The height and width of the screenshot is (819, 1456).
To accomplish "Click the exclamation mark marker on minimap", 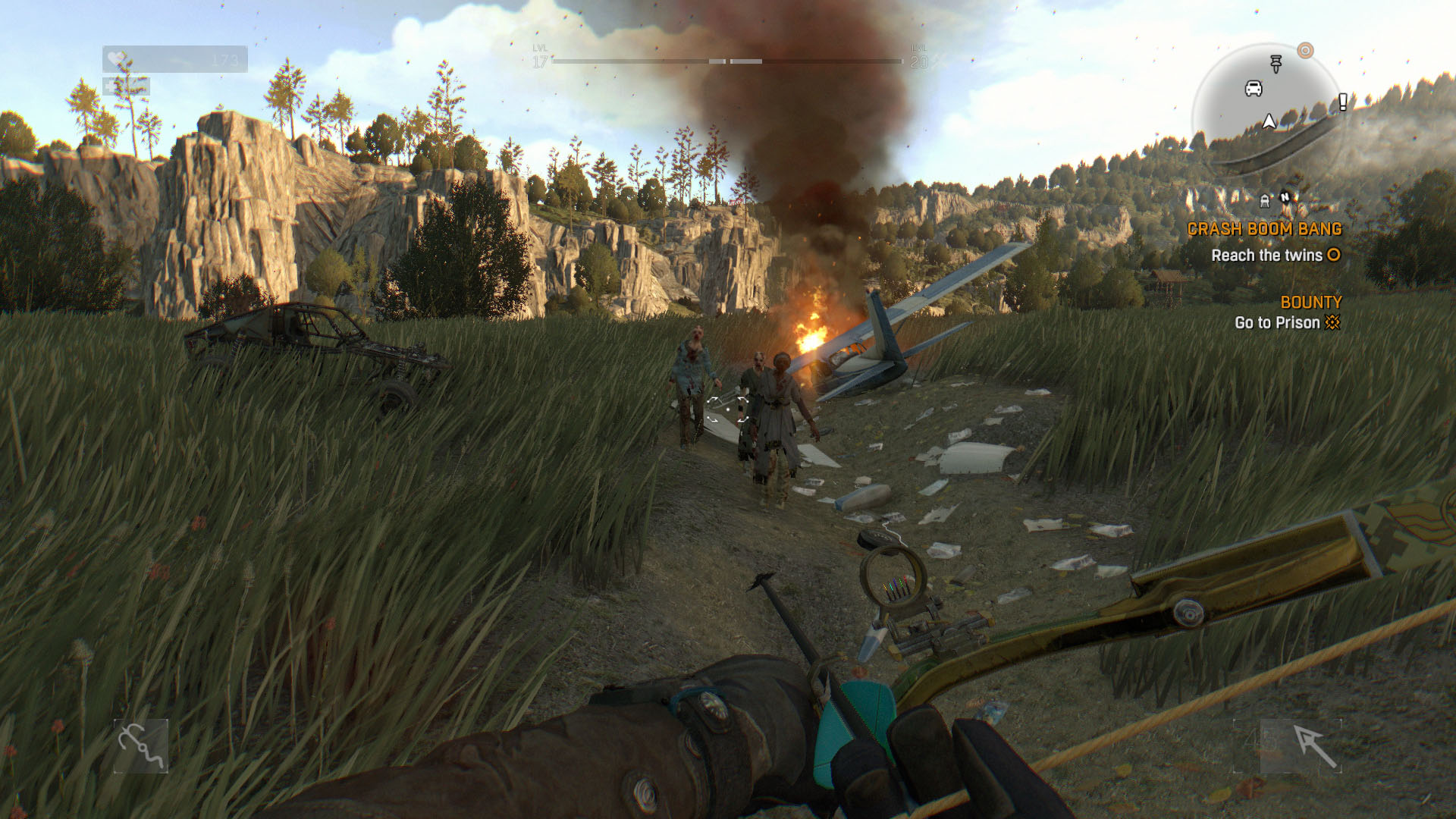I will click(1342, 102).
